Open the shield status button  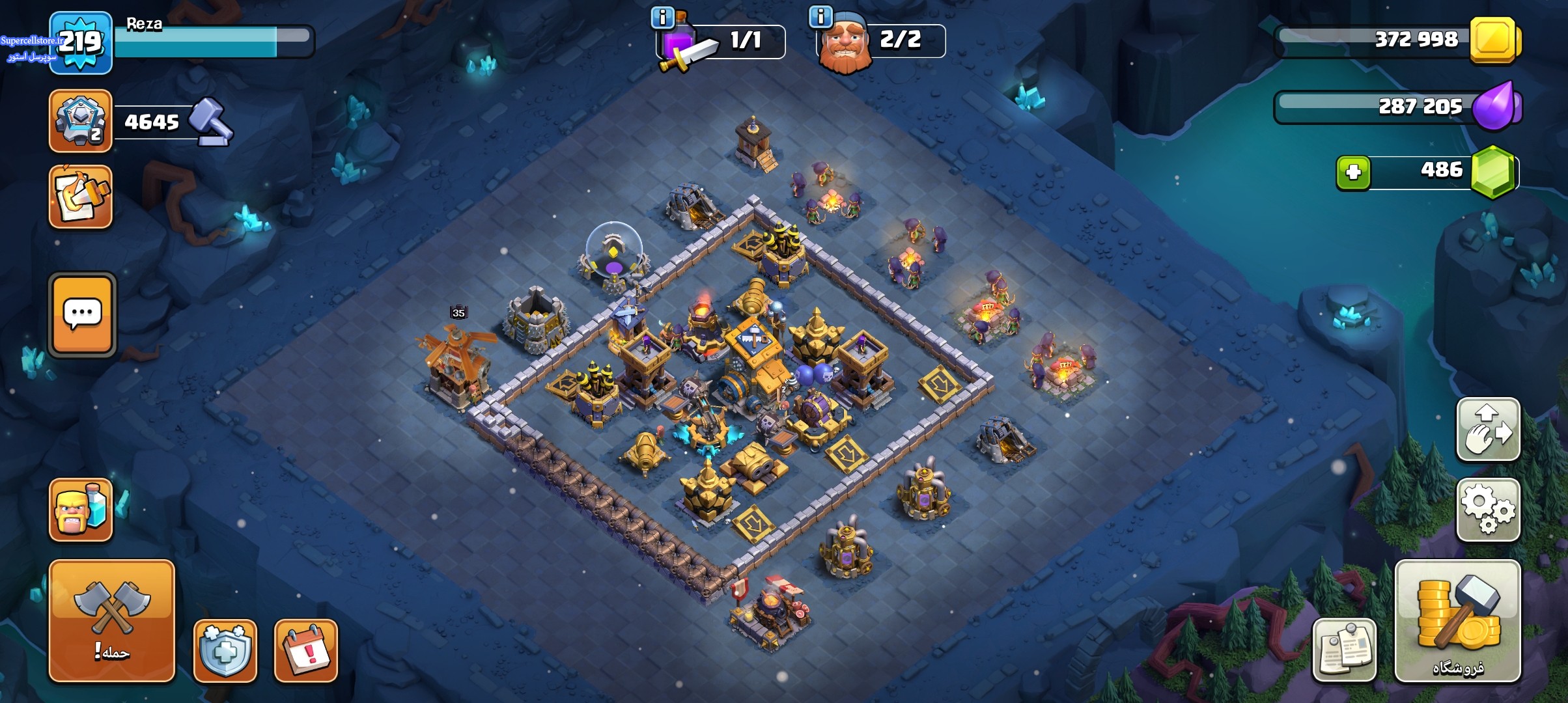pos(225,650)
